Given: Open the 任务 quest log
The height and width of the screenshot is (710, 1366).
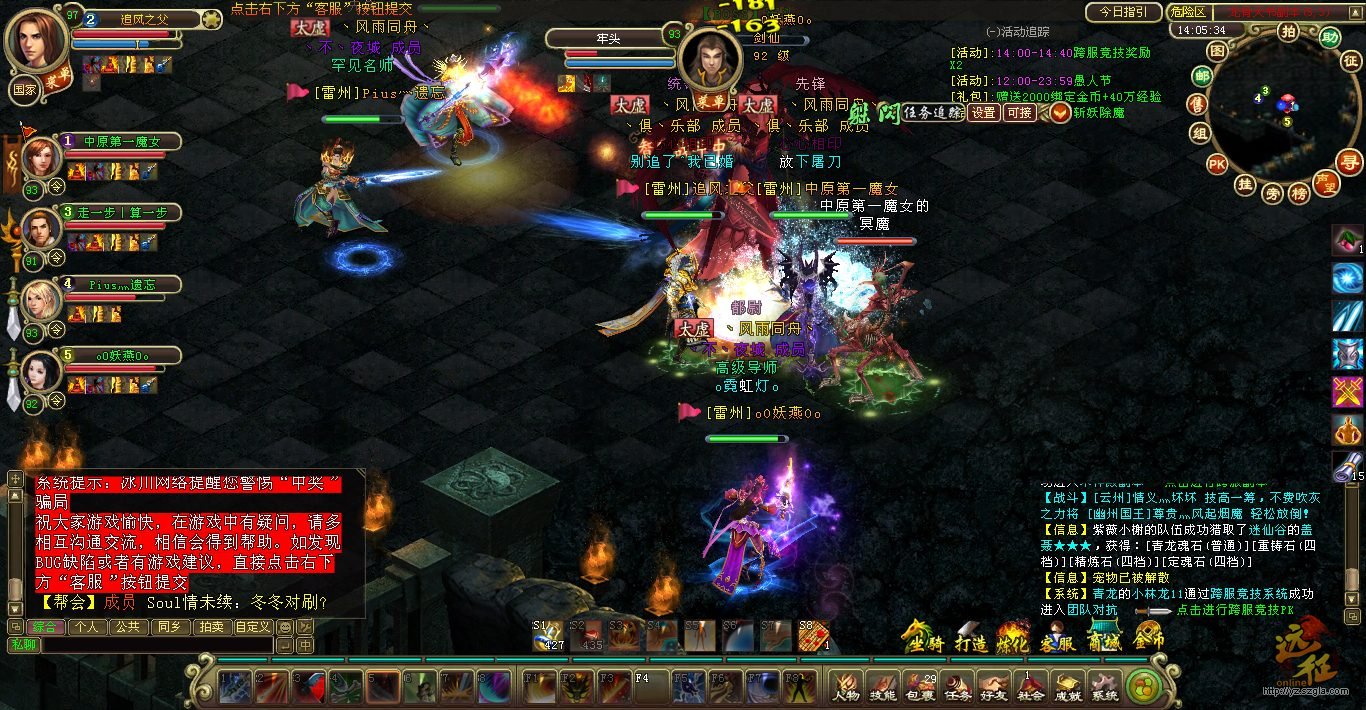Looking at the screenshot, I should (x=957, y=687).
